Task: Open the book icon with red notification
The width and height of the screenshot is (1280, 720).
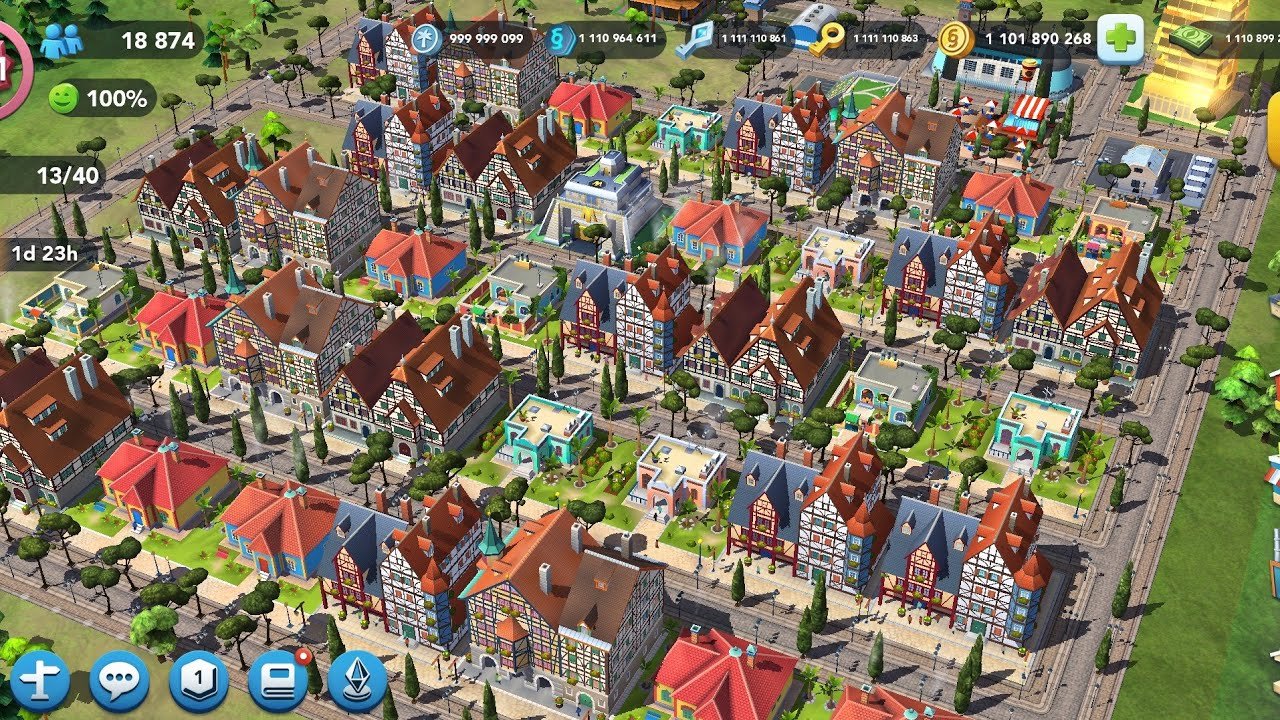Action: coord(278,680)
